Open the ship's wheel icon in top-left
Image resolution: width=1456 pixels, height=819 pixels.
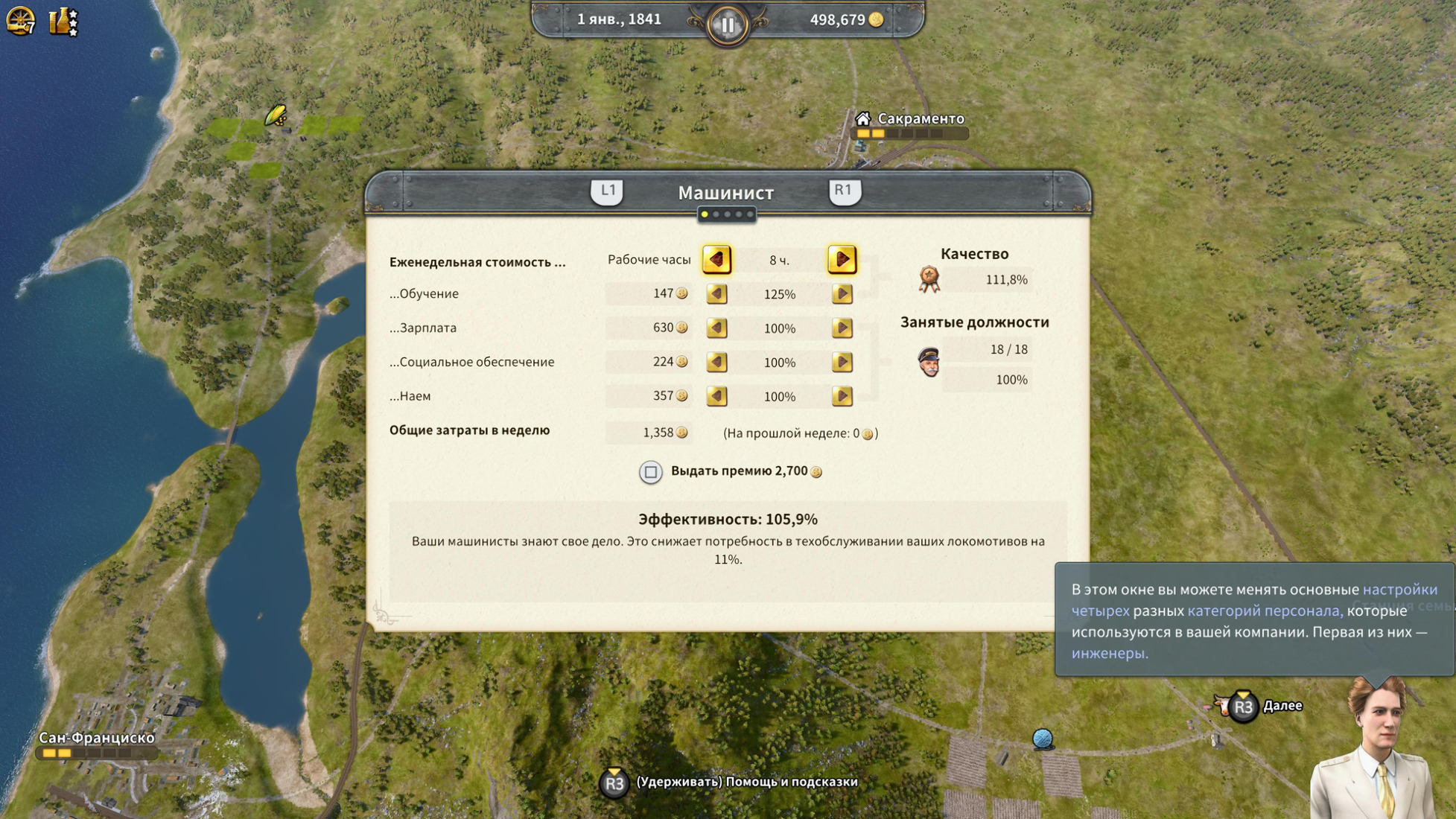20,21
